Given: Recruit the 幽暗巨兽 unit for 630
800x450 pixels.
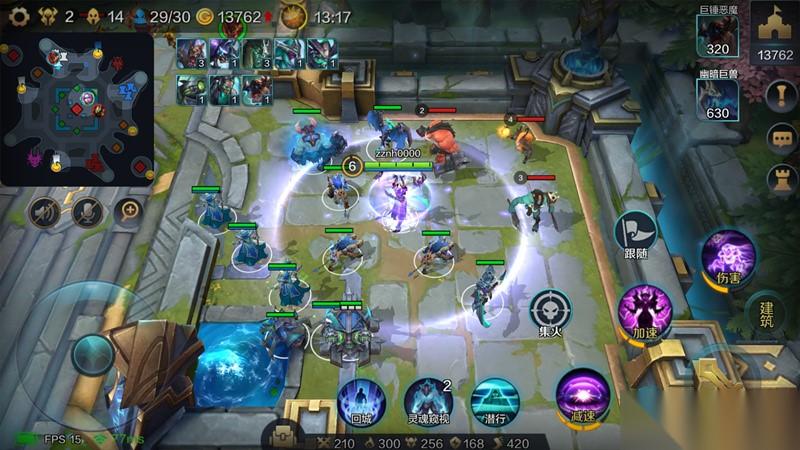Looking at the screenshot, I should pyautogui.click(x=717, y=101).
